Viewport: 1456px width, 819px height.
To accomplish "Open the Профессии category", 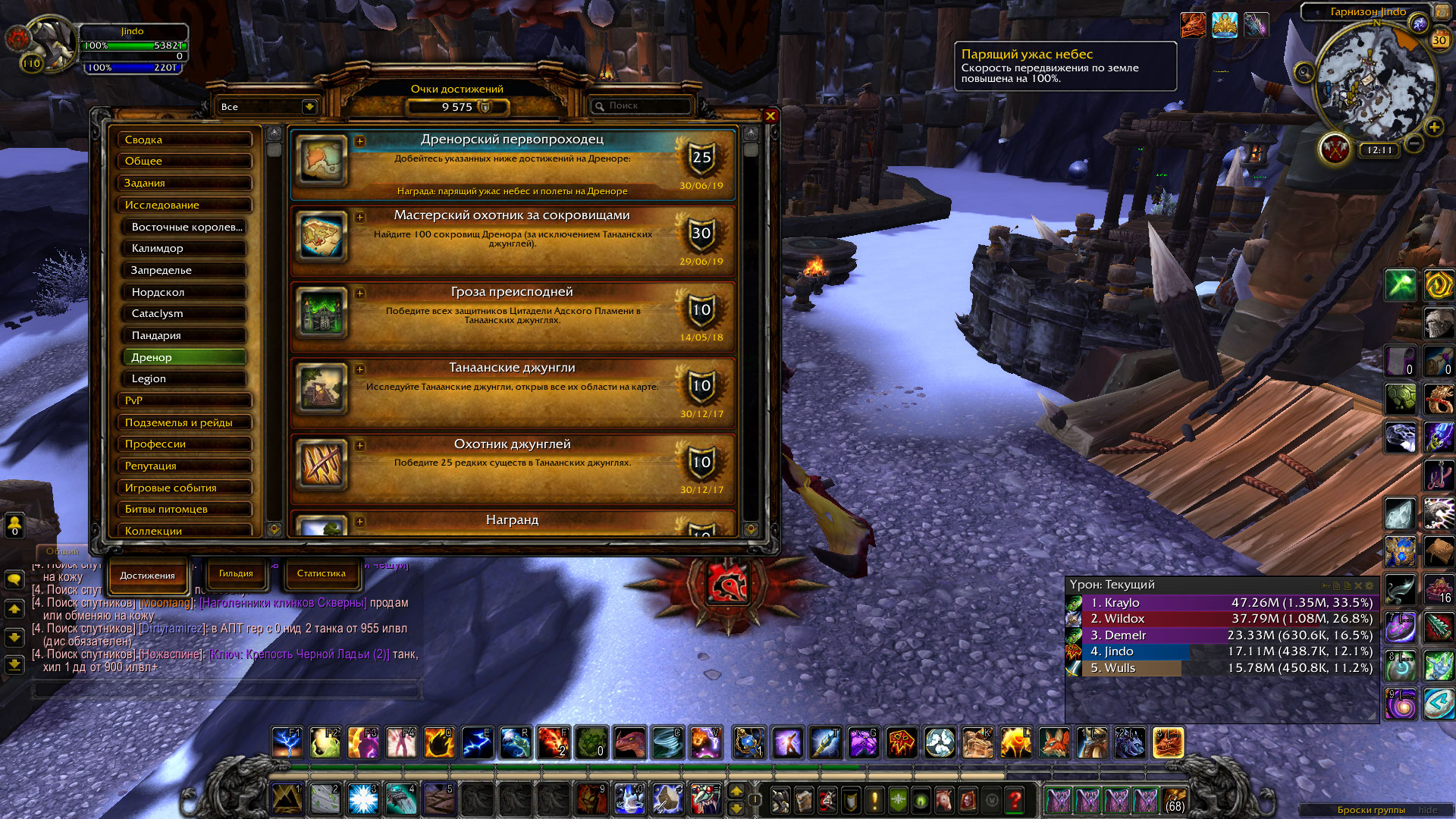I will point(184,444).
